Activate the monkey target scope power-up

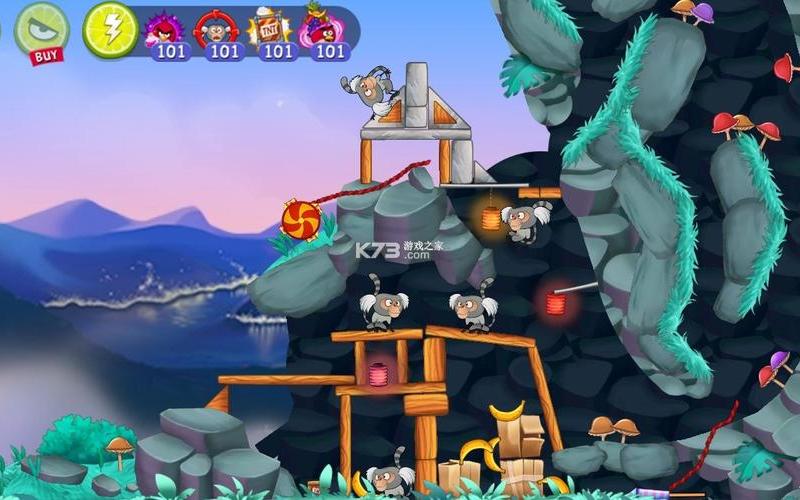pyautogui.click(x=217, y=32)
